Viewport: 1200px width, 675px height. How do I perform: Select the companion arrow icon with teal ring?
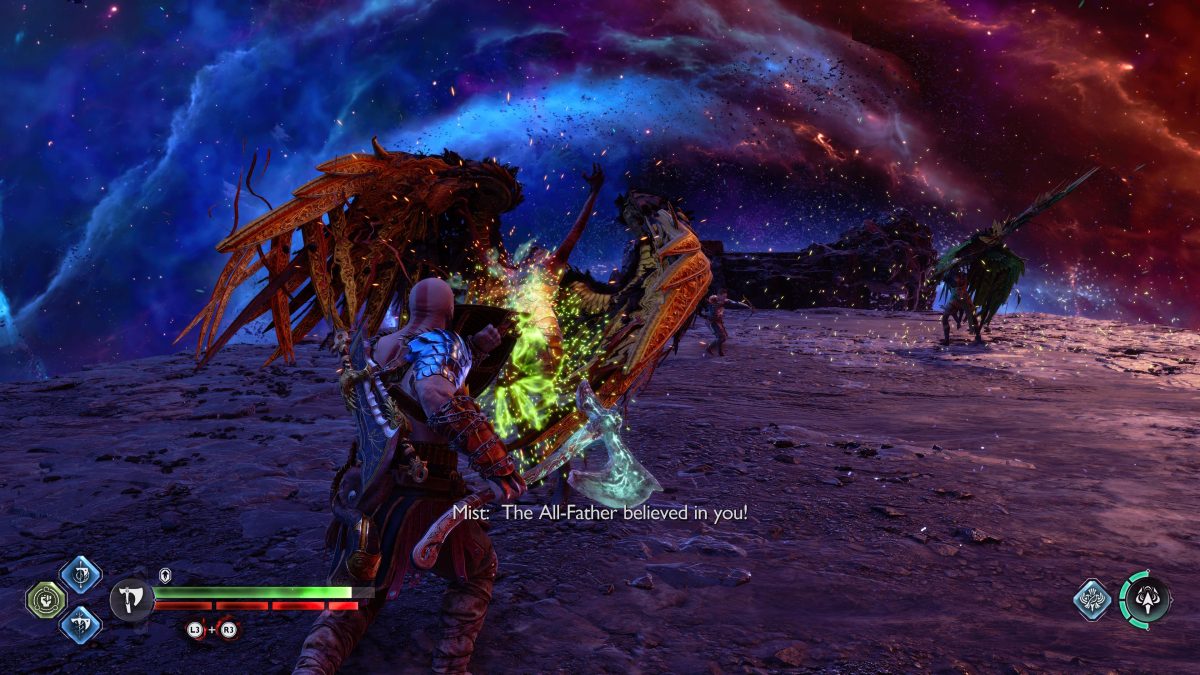(1146, 600)
